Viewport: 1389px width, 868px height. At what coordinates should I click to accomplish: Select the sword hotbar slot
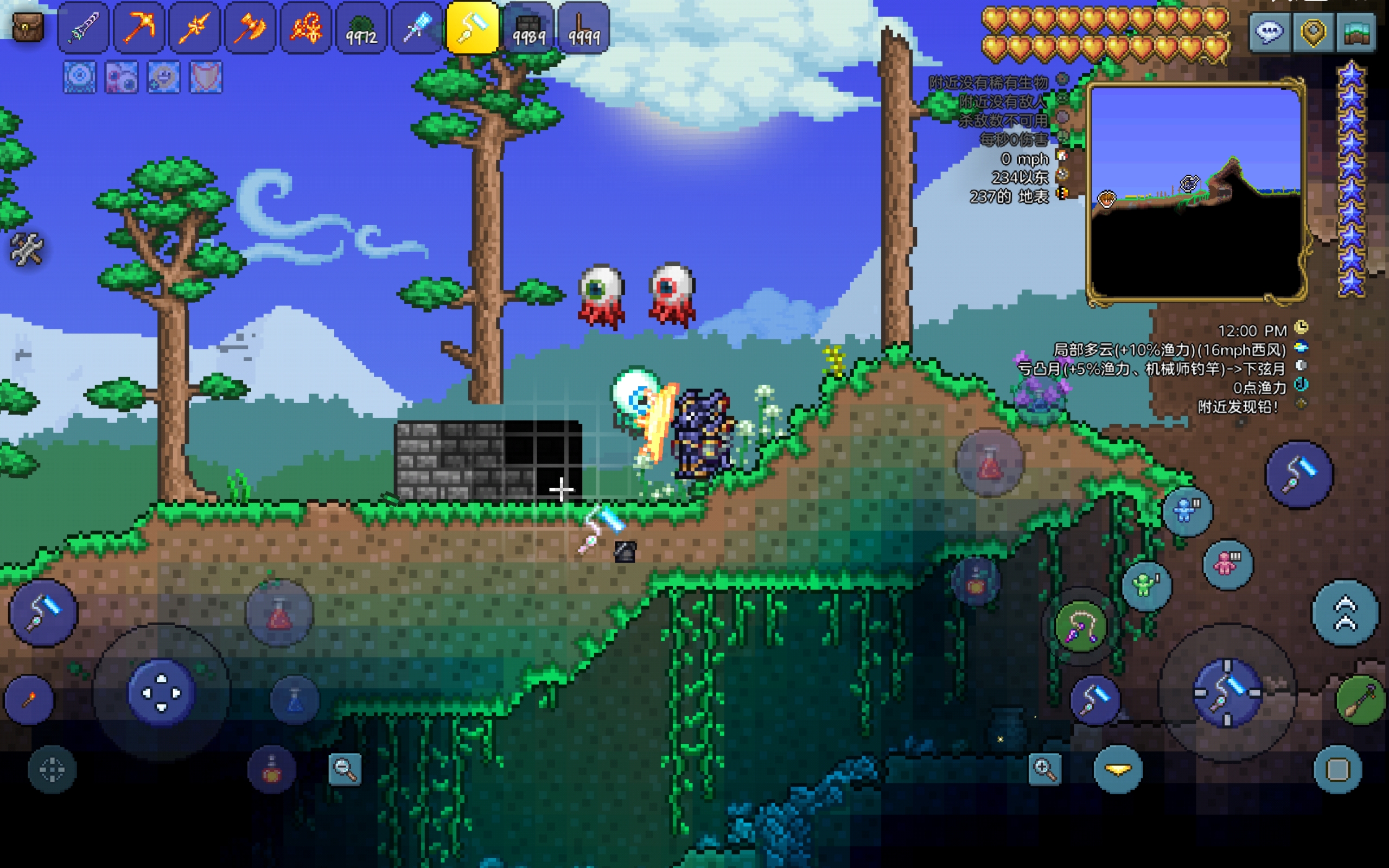[x=83, y=28]
